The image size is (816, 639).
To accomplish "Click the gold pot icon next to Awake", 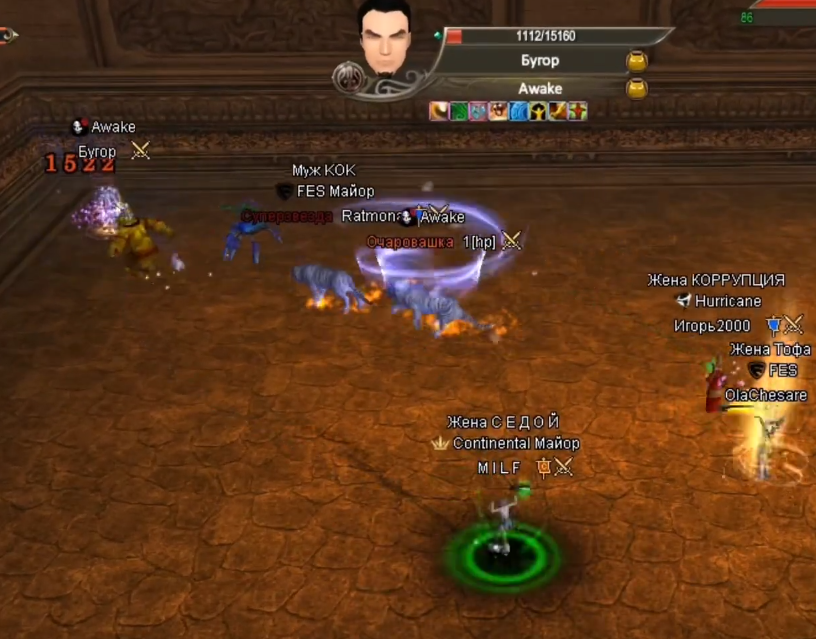I will pyautogui.click(x=636, y=89).
